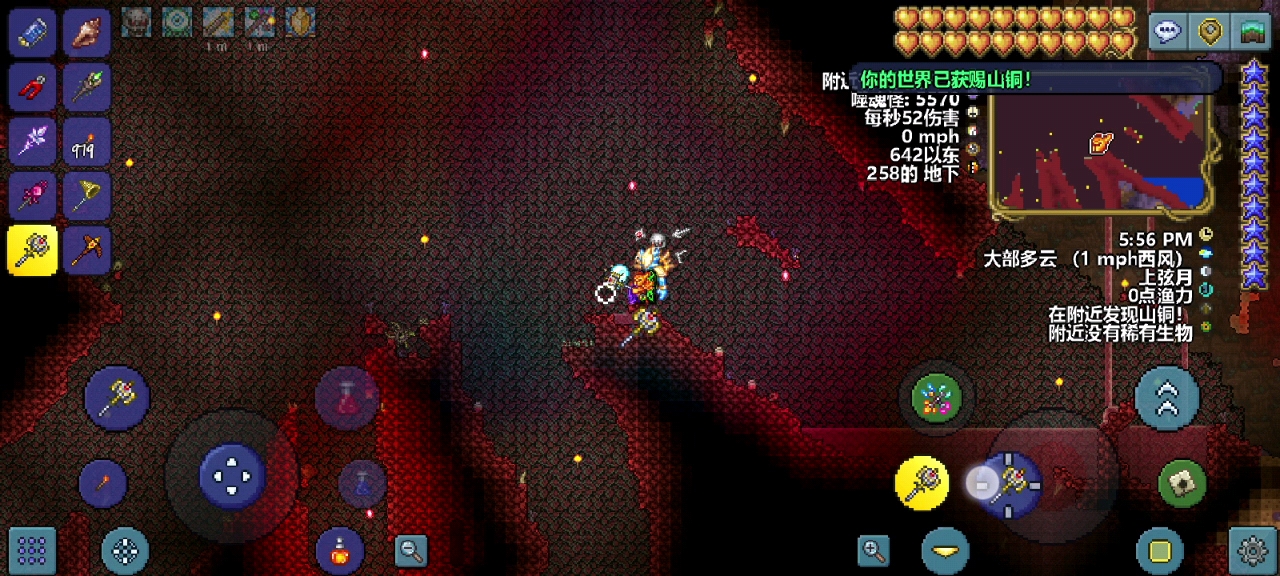Tap the double-arrow jump button

coord(1167,398)
